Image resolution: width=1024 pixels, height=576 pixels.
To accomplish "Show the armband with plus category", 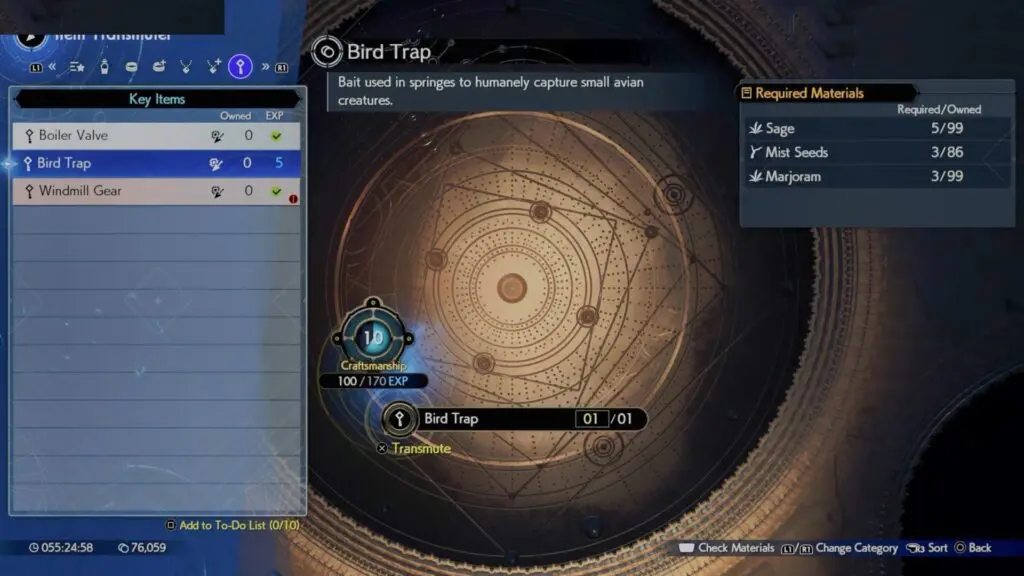I will [x=159, y=67].
